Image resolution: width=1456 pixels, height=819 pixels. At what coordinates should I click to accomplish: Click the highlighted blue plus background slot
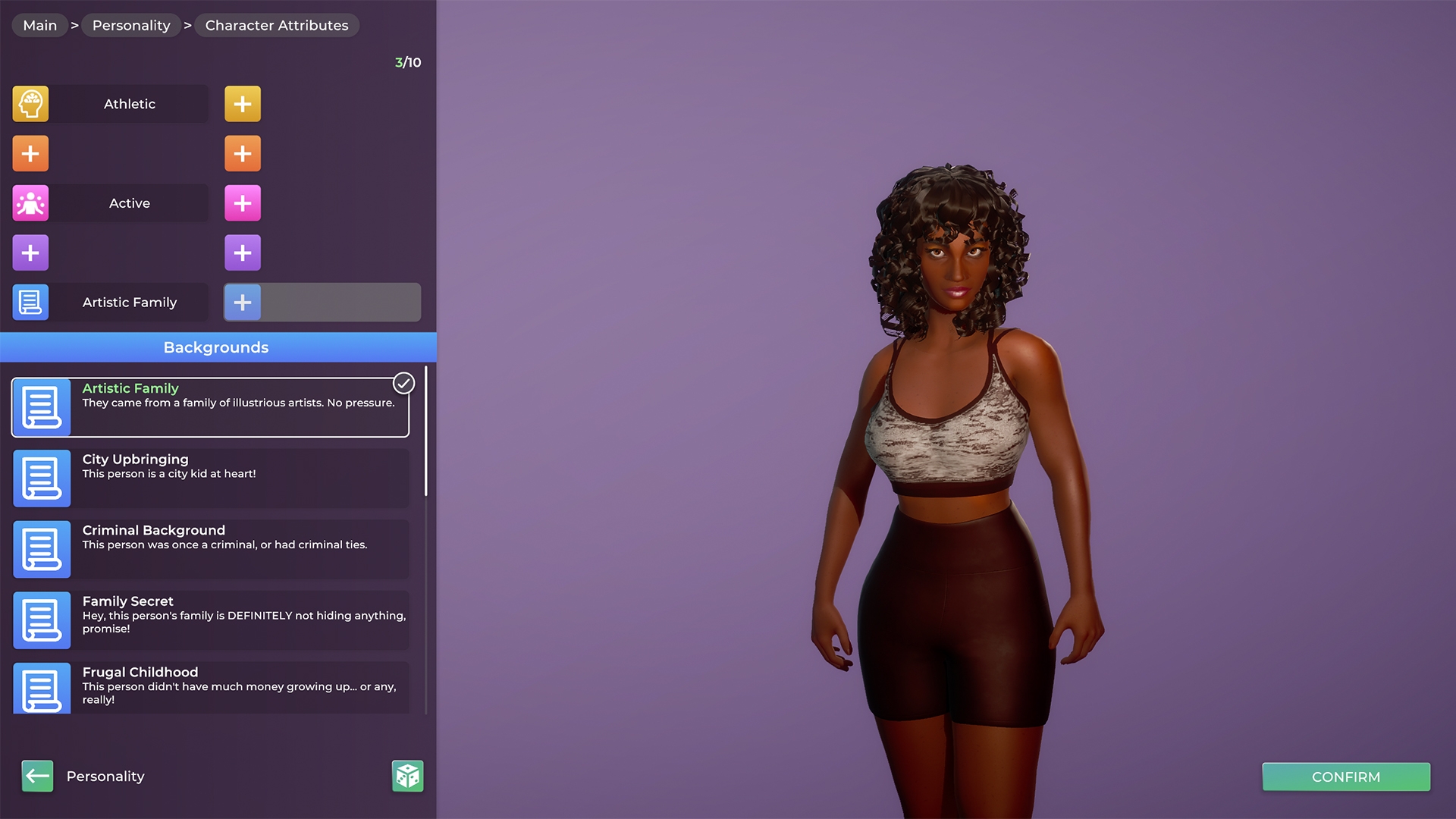(x=243, y=302)
